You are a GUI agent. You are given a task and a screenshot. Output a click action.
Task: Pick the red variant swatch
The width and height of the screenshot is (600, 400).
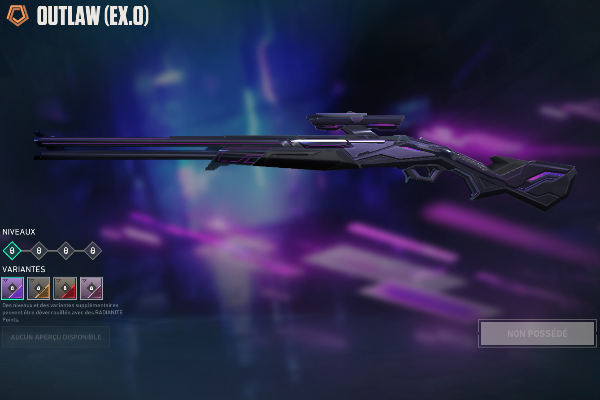(65, 288)
